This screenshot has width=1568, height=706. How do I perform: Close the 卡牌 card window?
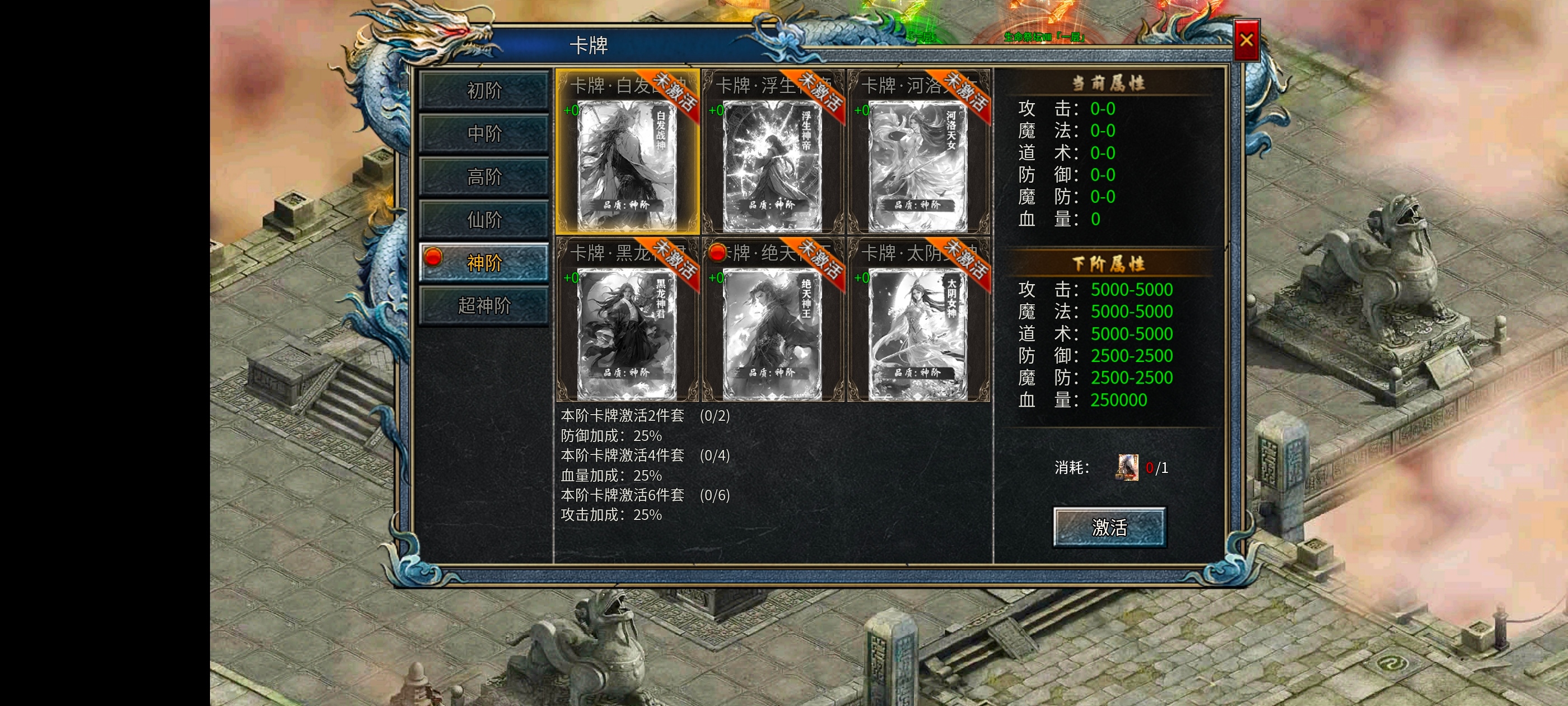[1246, 40]
